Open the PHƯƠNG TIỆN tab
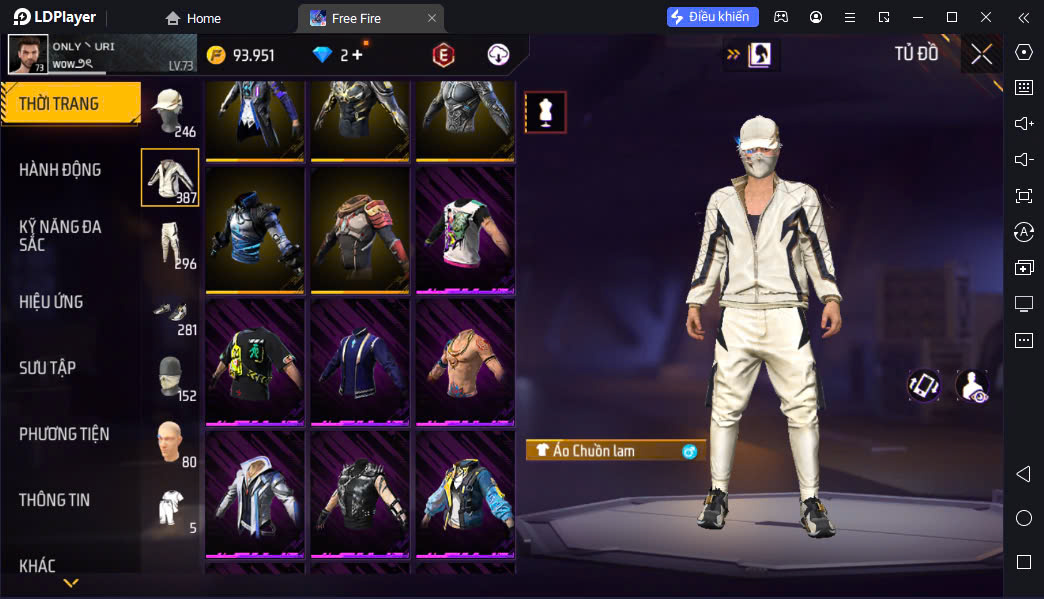Screen dimensions: 1044x599 pos(64,434)
